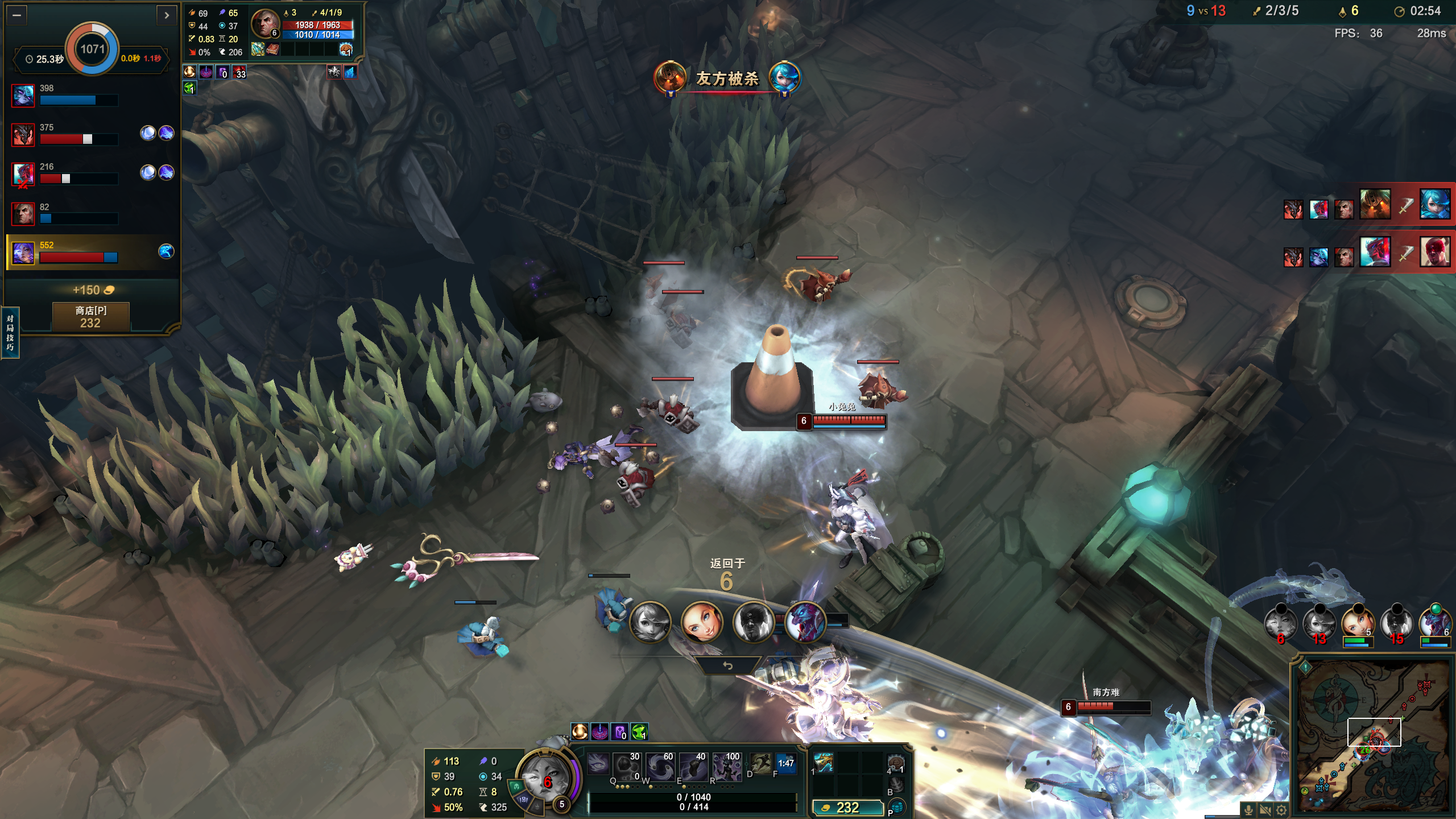Toggle the disabled camera button
Viewport: 1456px width, 819px height.
1265,810
